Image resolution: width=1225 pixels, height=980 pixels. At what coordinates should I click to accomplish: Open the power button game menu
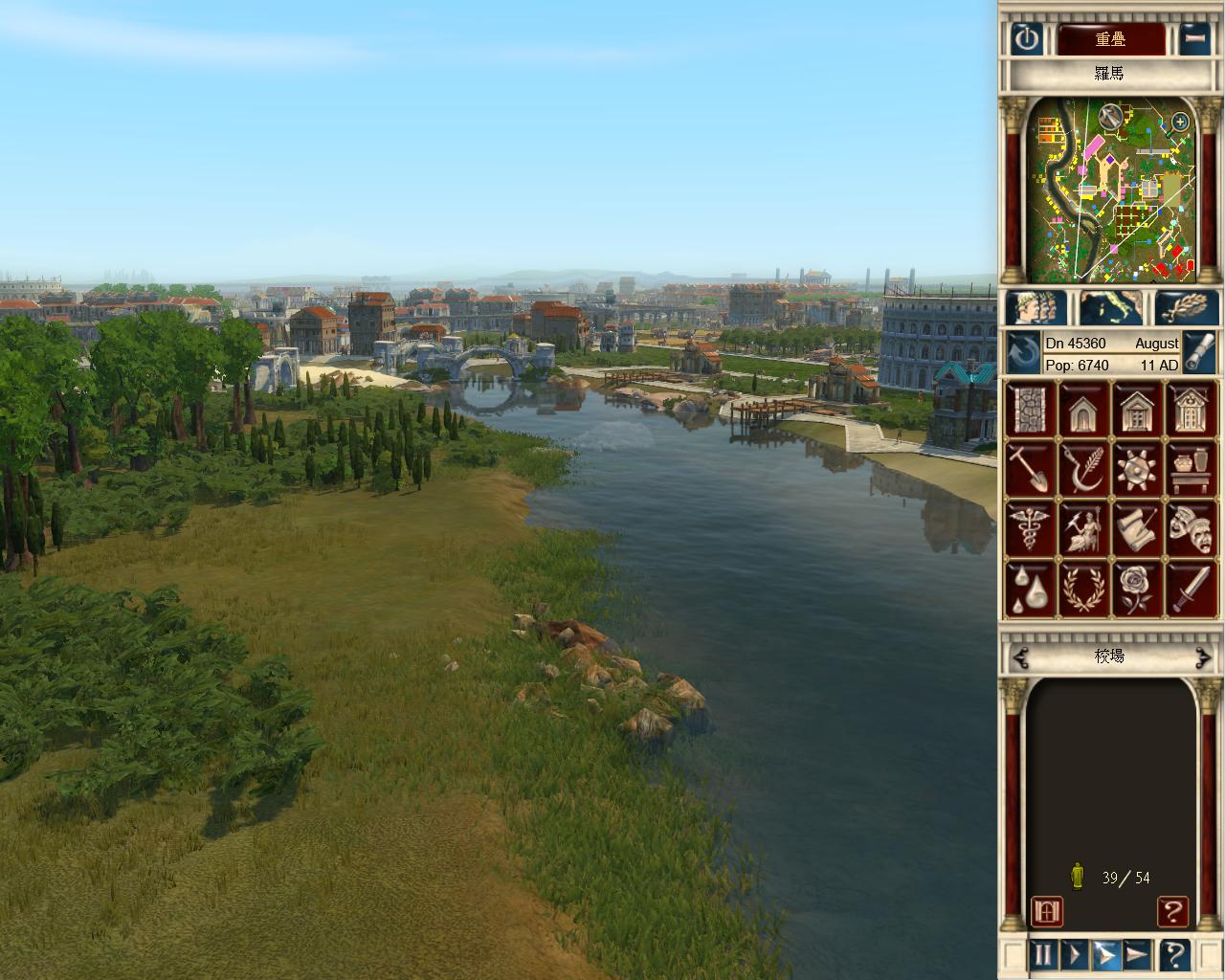(x=1027, y=39)
